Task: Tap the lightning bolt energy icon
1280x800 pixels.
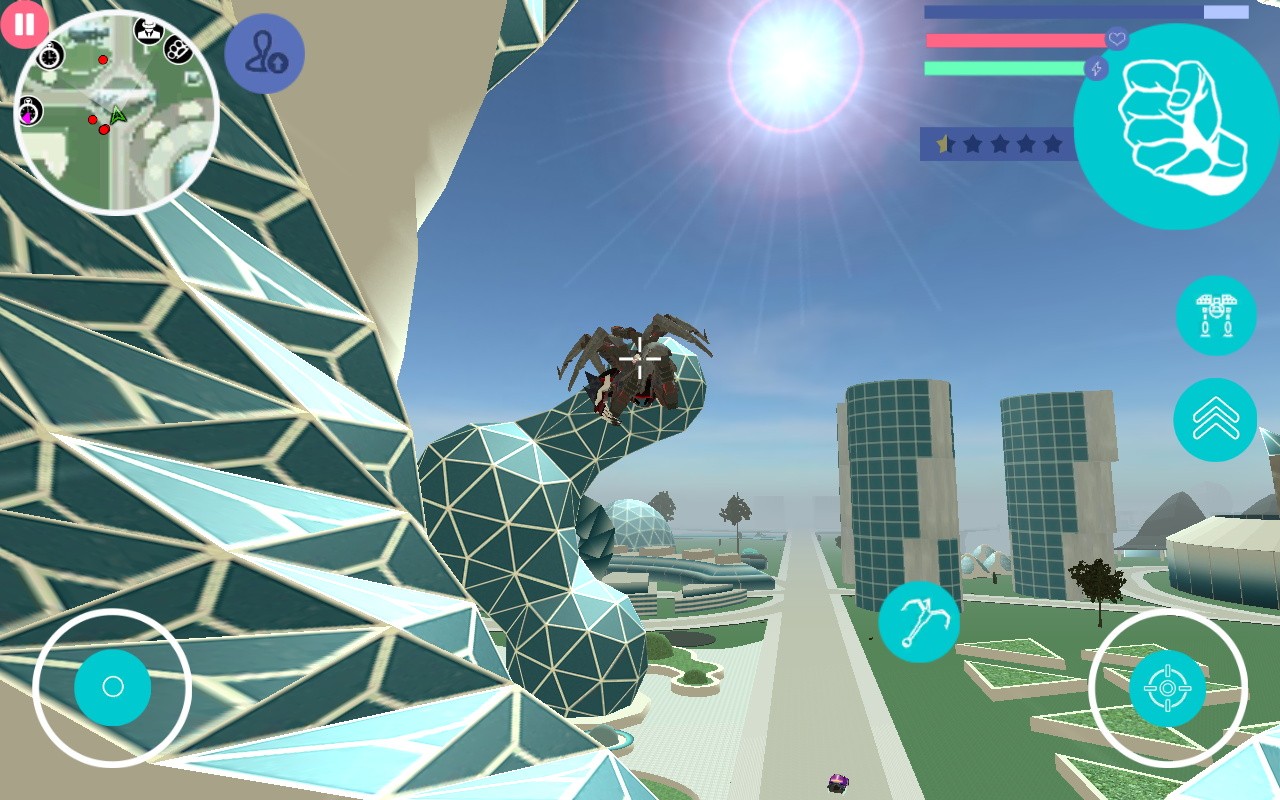Action: [x=1096, y=70]
